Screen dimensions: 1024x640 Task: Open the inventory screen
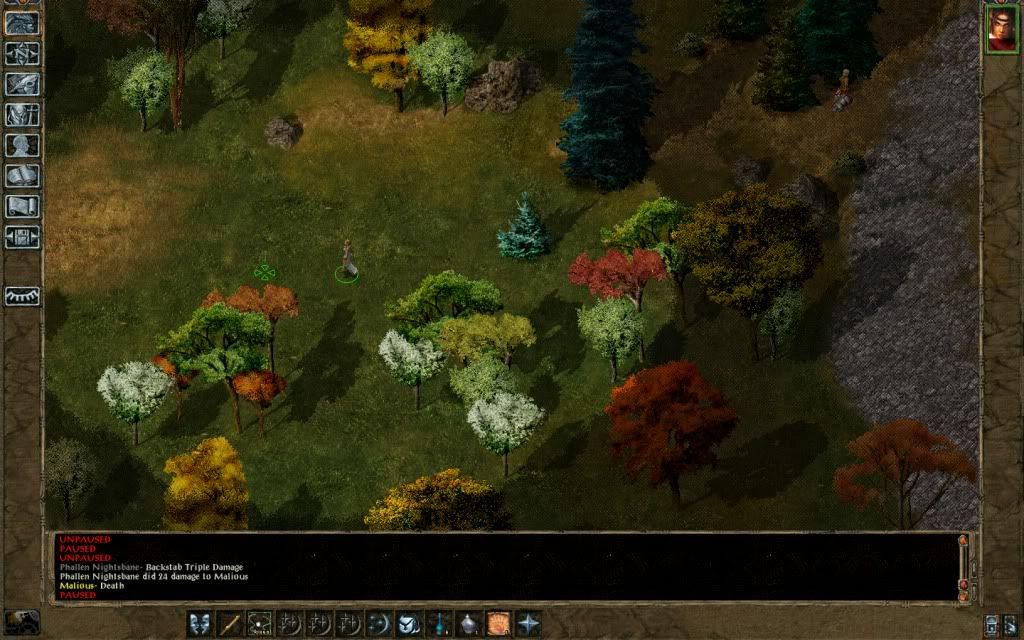[x=22, y=115]
